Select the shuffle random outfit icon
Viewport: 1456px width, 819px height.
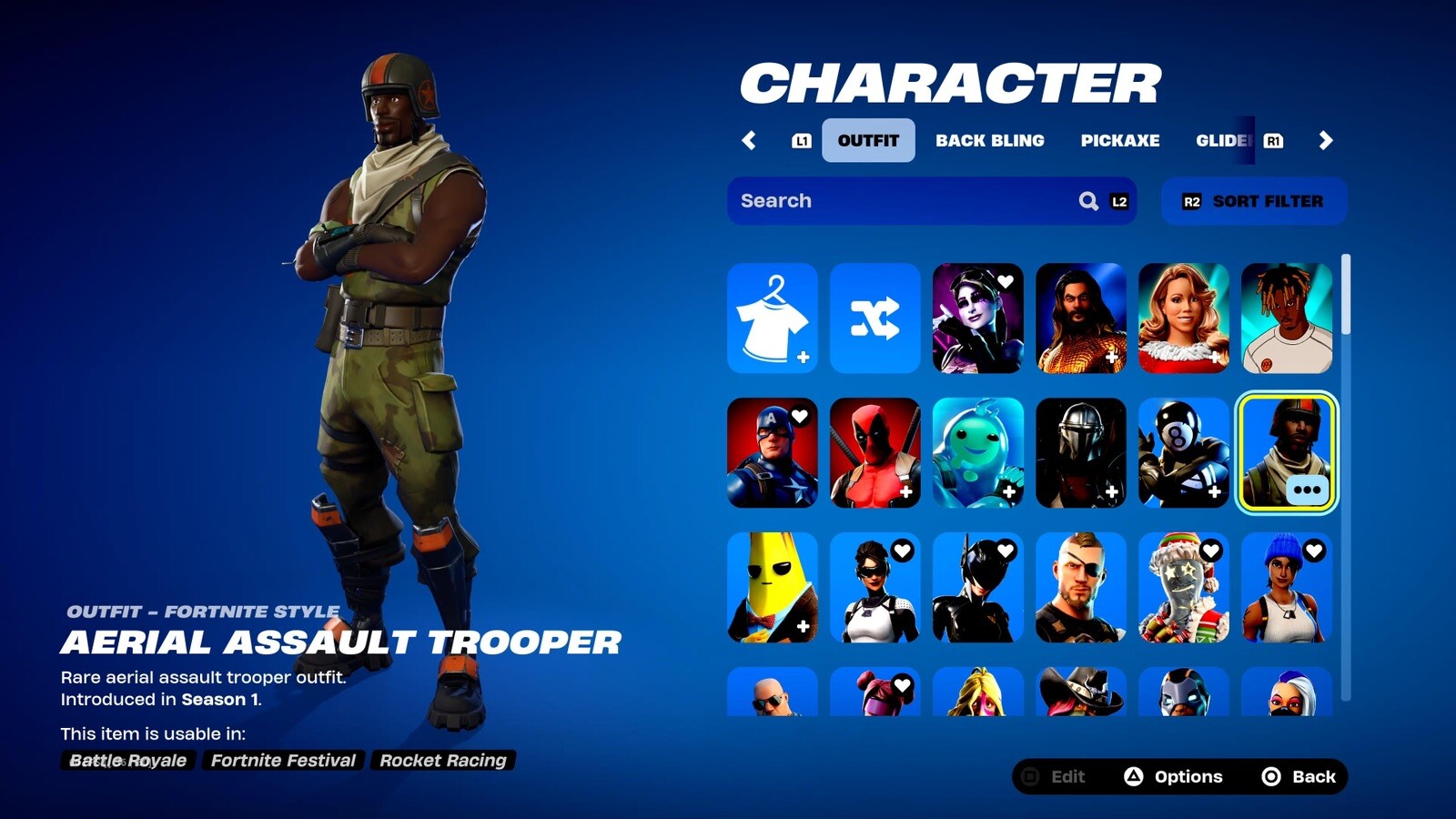[875, 318]
